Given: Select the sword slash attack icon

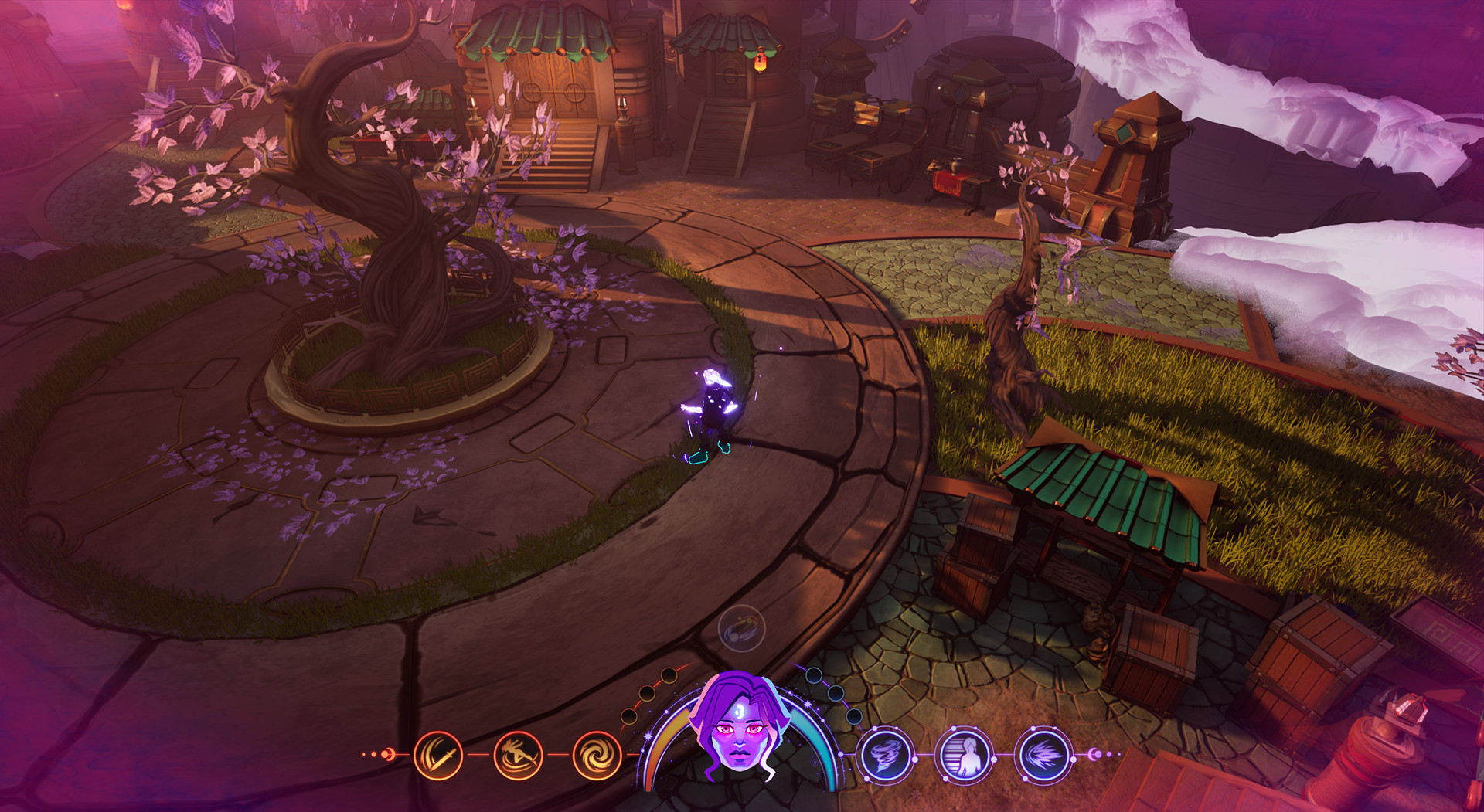Looking at the screenshot, I should click(439, 754).
